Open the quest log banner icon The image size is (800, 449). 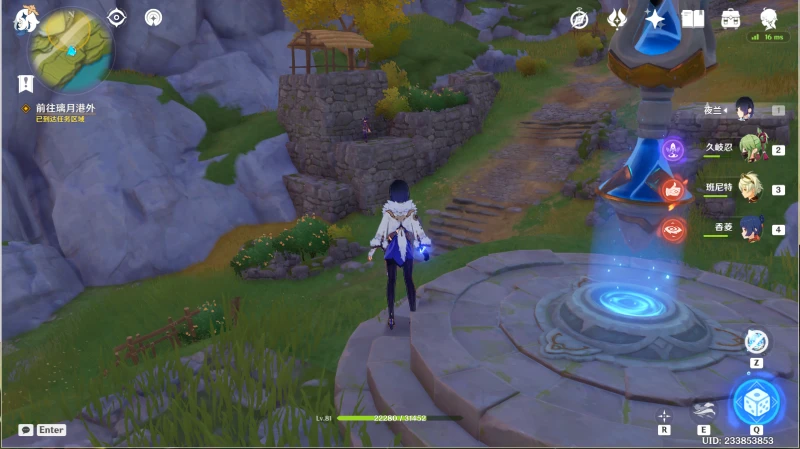pyautogui.click(x=25, y=84)
